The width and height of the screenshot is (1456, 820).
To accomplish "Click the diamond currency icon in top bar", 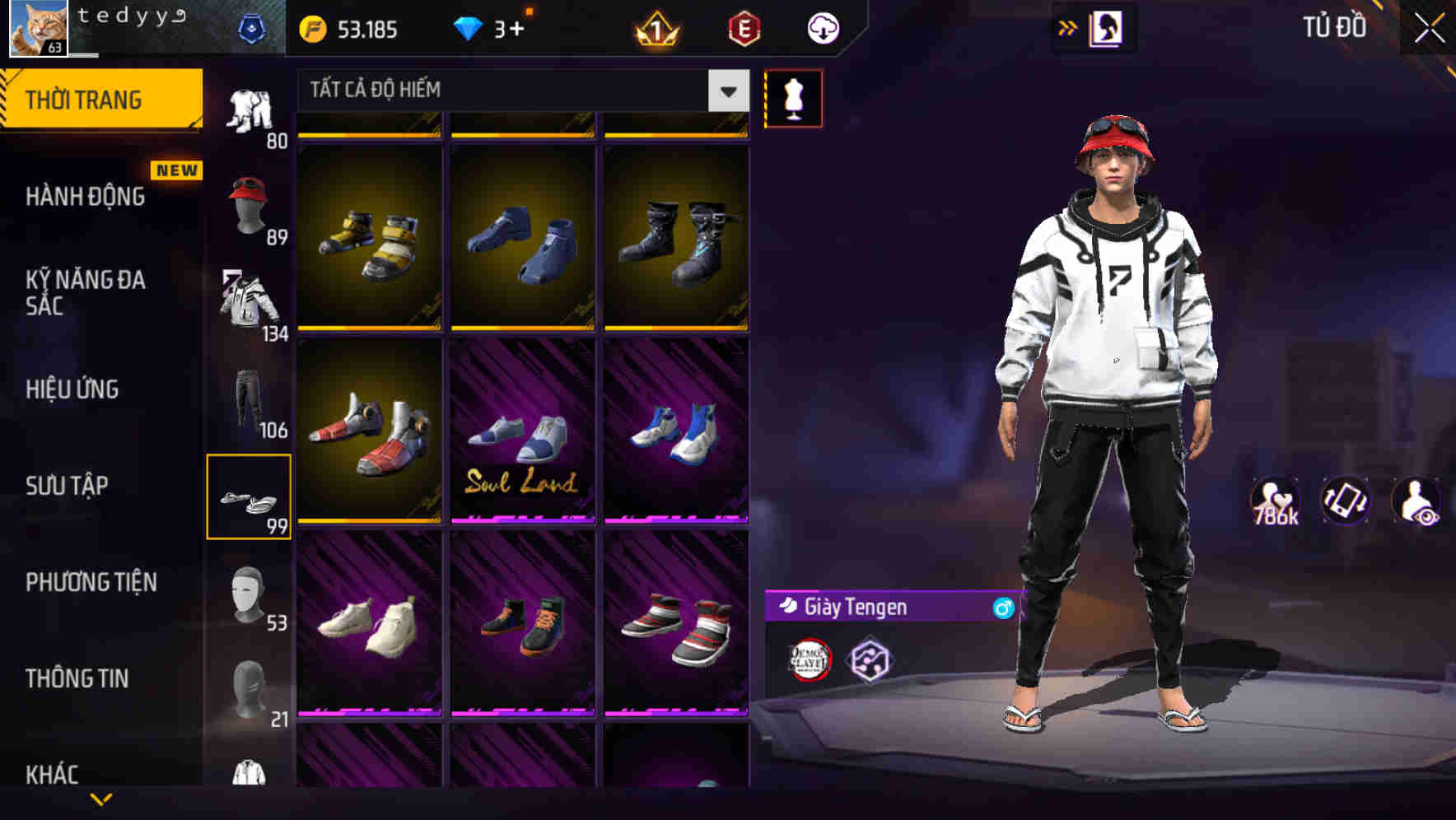I will pos(469,27).
